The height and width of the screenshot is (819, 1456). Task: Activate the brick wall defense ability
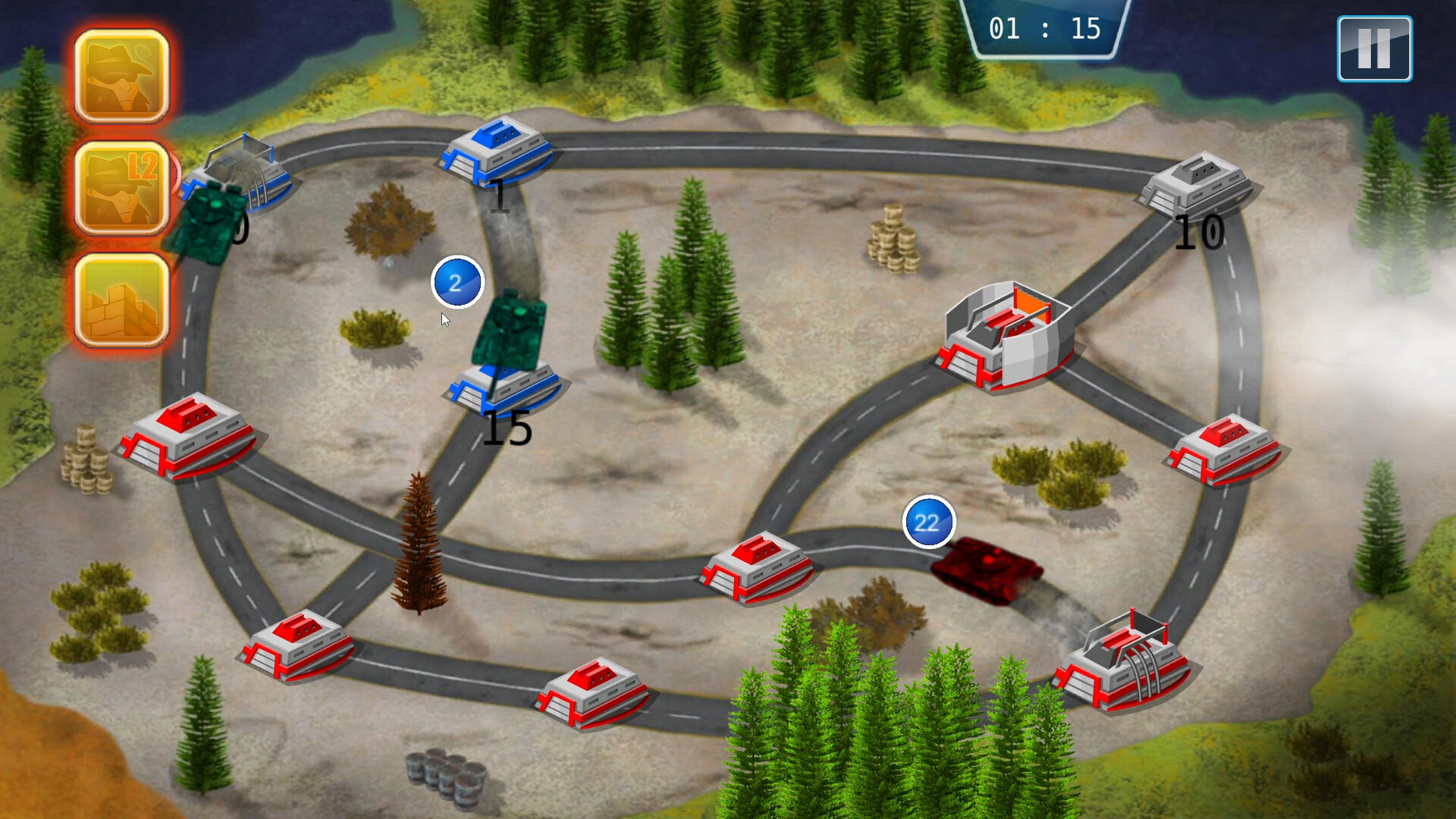pos(121,301)
